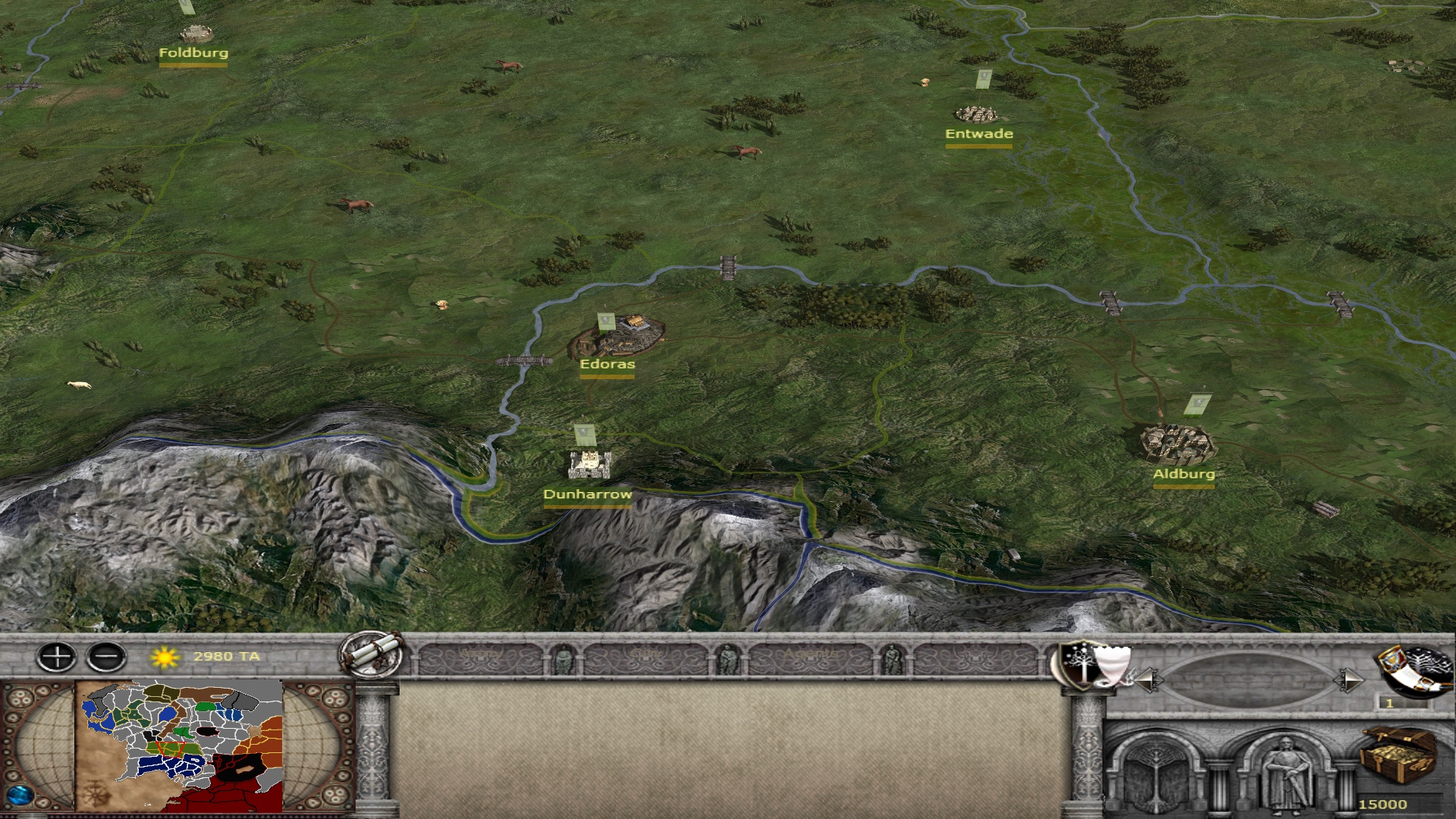The image size is (1456, 819).
Task: Open finances via the treasure chest icon
Action: tap(1397, 755)
